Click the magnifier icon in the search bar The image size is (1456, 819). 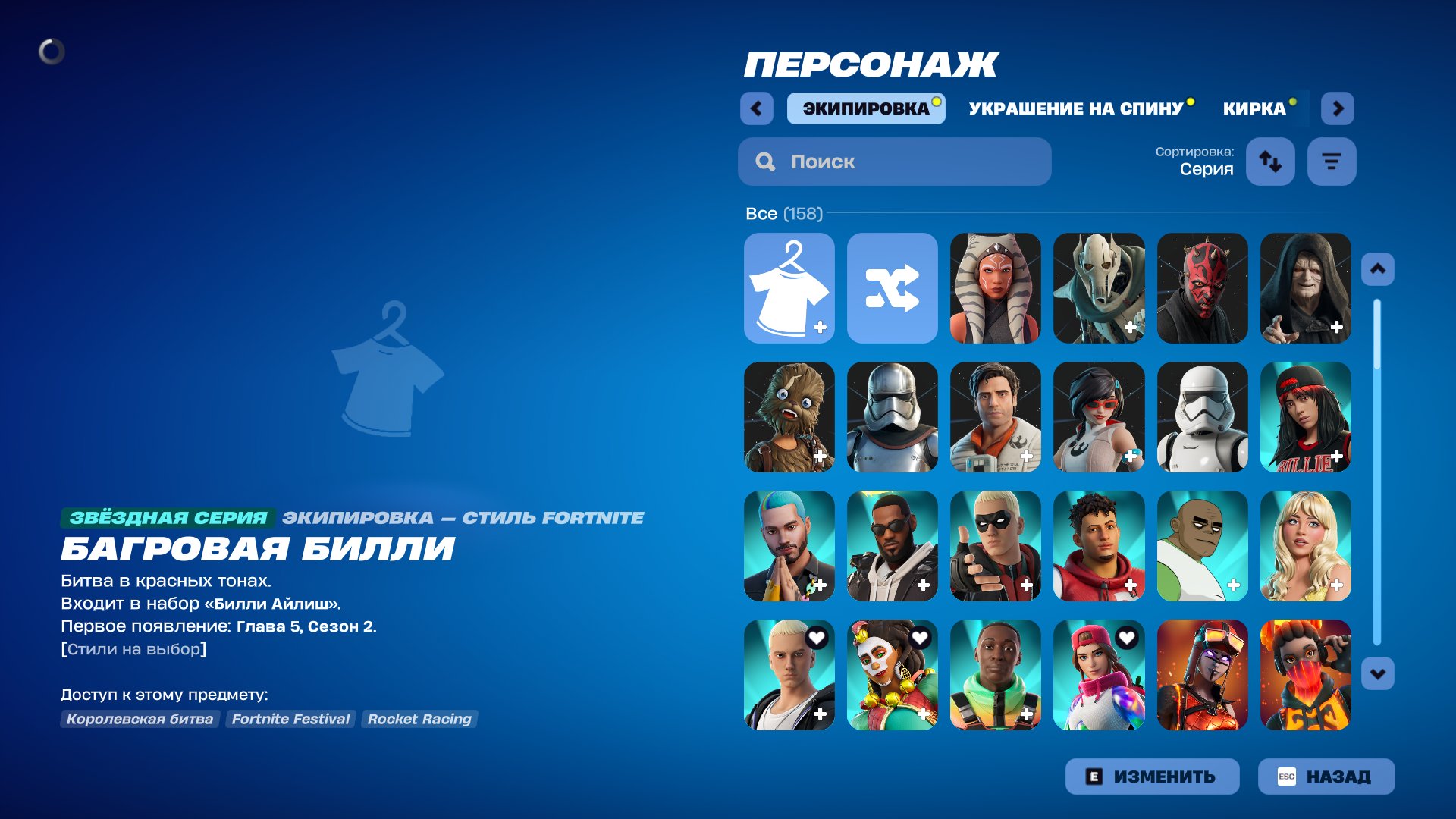(764, 162)
